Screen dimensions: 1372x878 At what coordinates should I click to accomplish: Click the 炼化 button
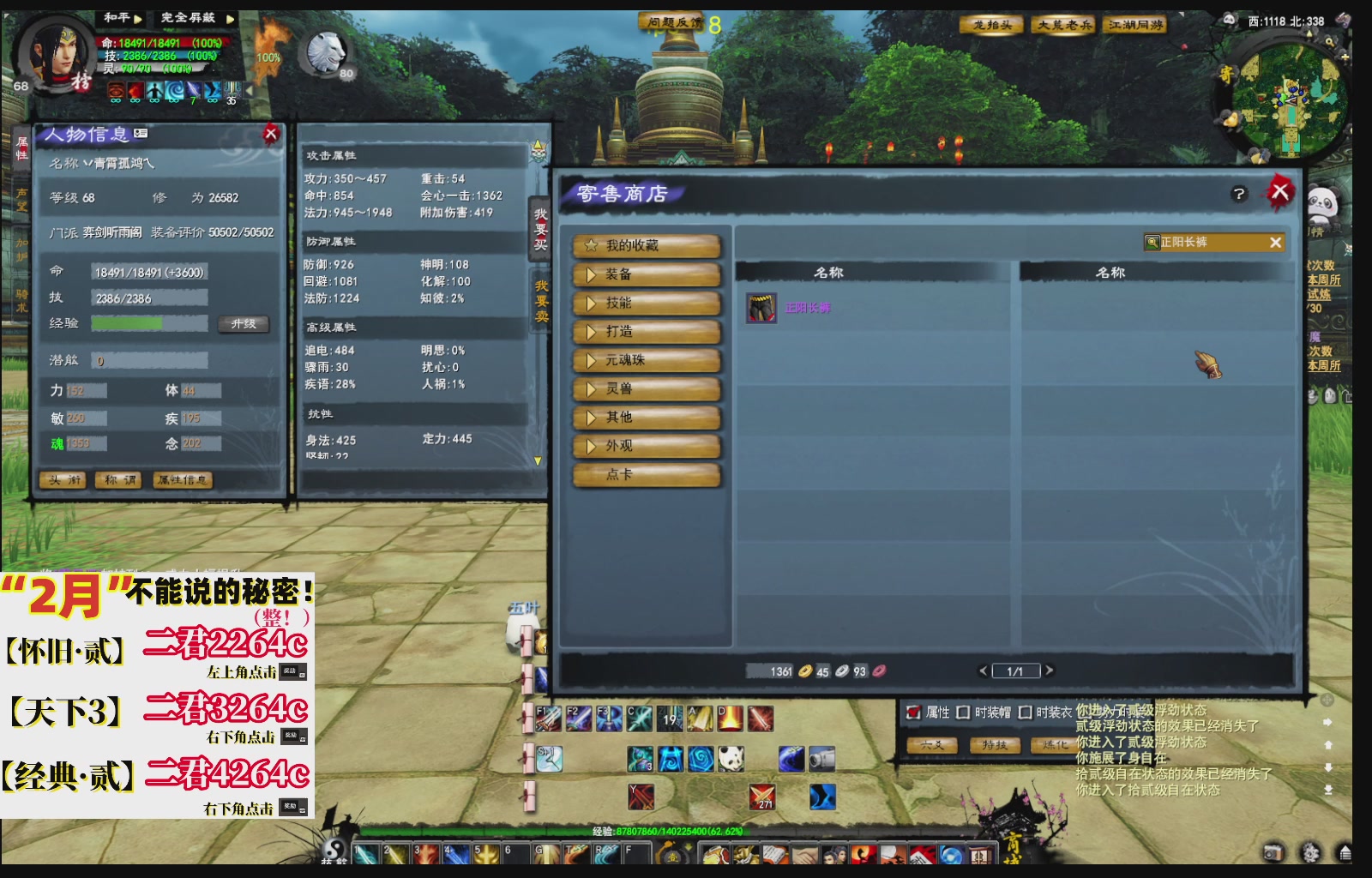click(x=1052, y=743)
